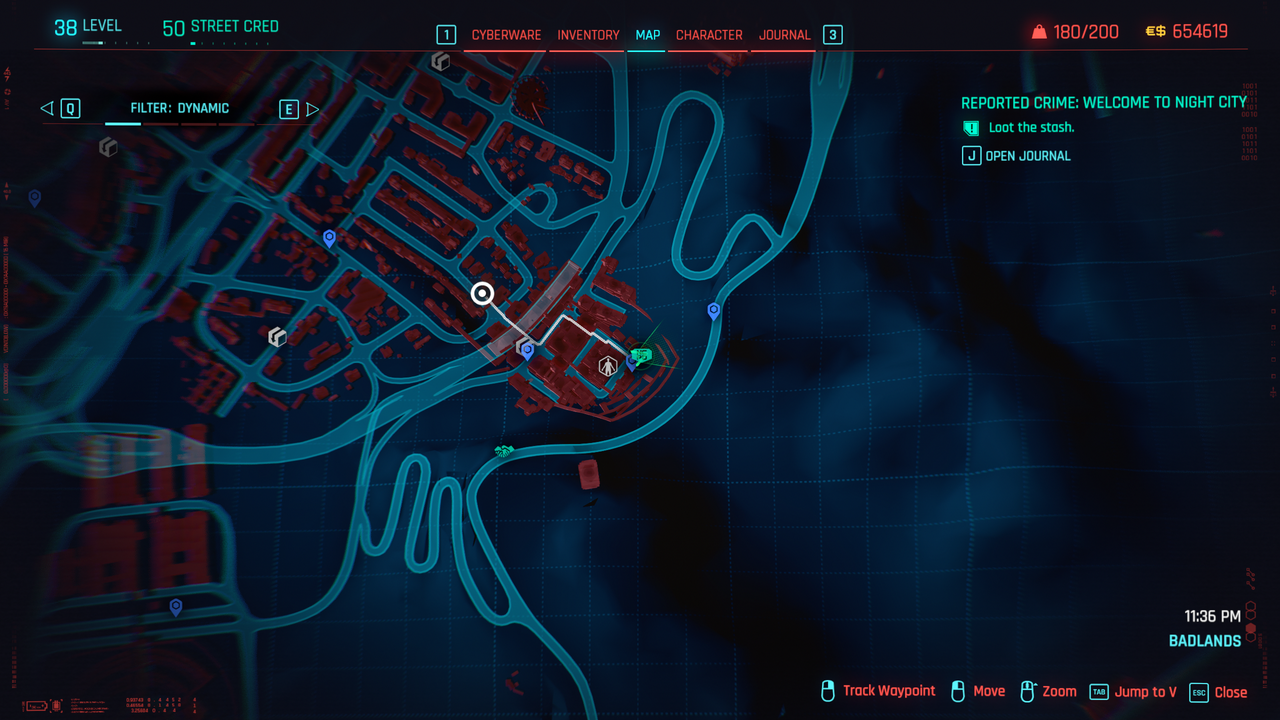The width and height of the screenshot is (1280, 720).
Task: Select the white circular waypoint marker
Action: 483,294
